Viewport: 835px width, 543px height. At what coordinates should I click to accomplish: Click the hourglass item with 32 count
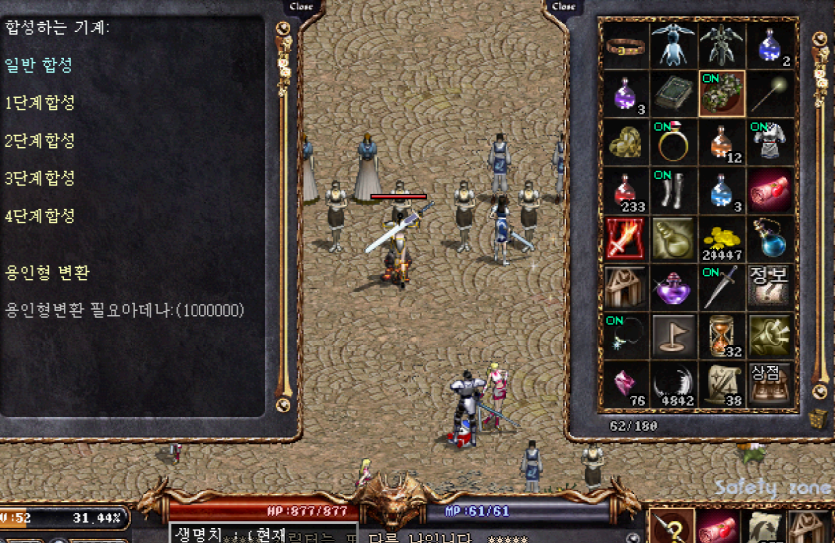tap(722, 336)
